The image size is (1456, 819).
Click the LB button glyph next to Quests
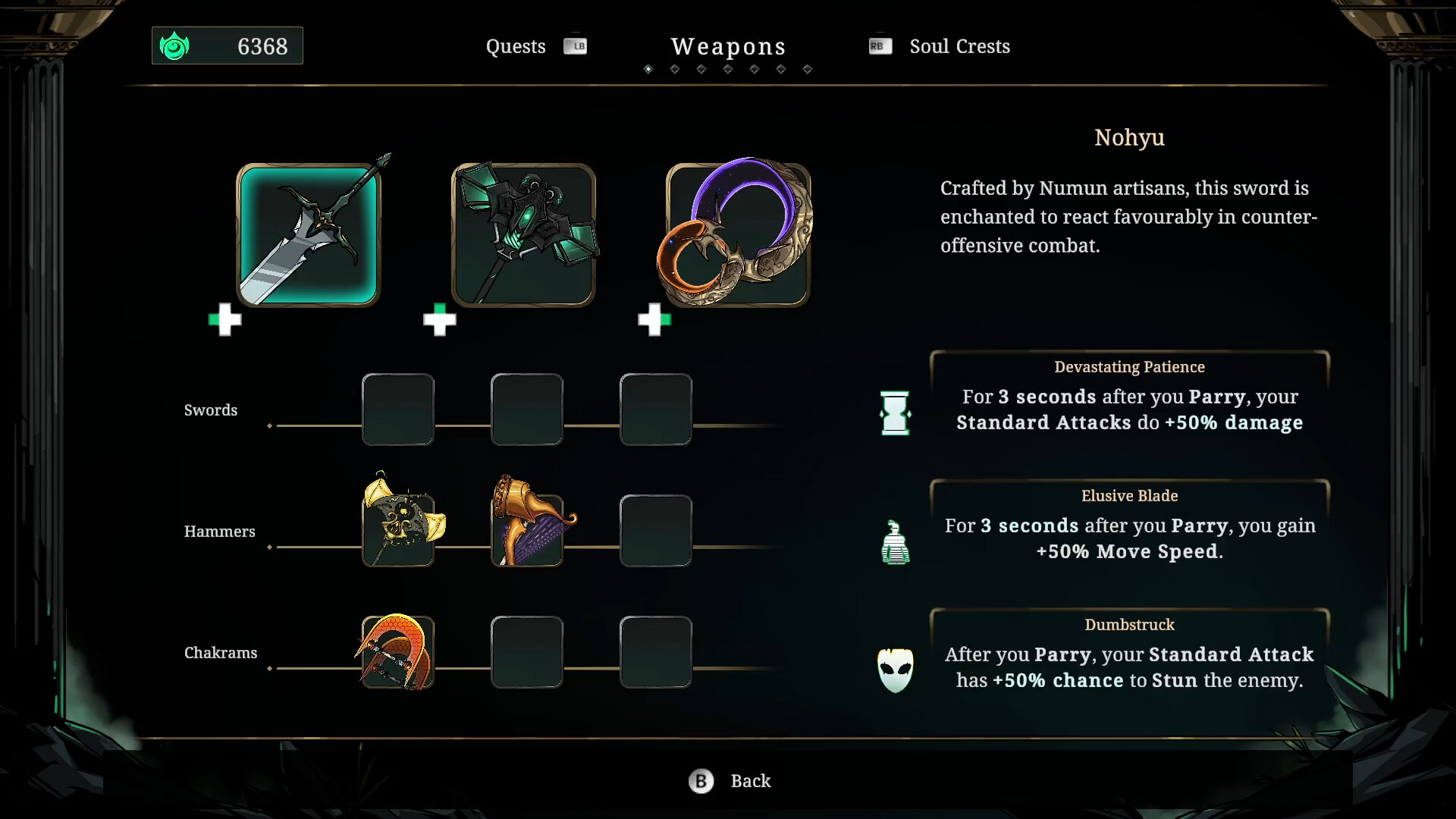[x=576, y=45]
